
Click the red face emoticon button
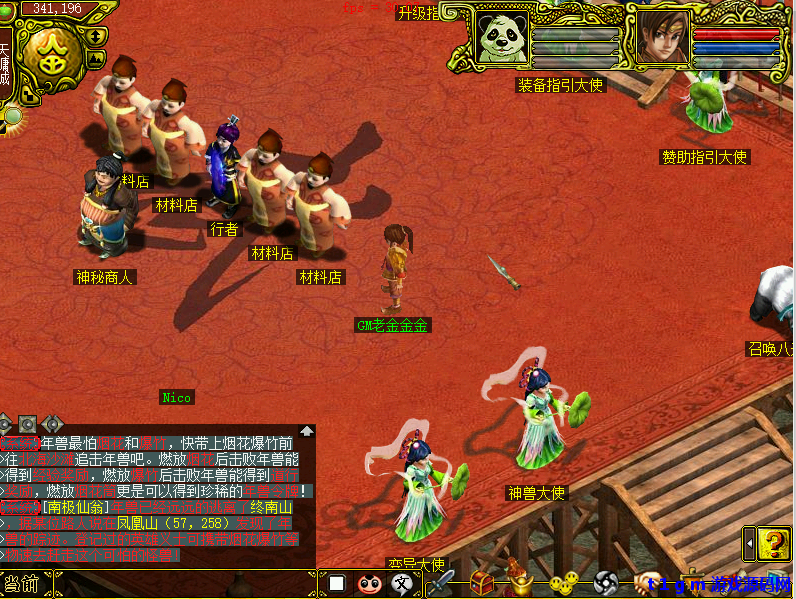click(369, 583)
